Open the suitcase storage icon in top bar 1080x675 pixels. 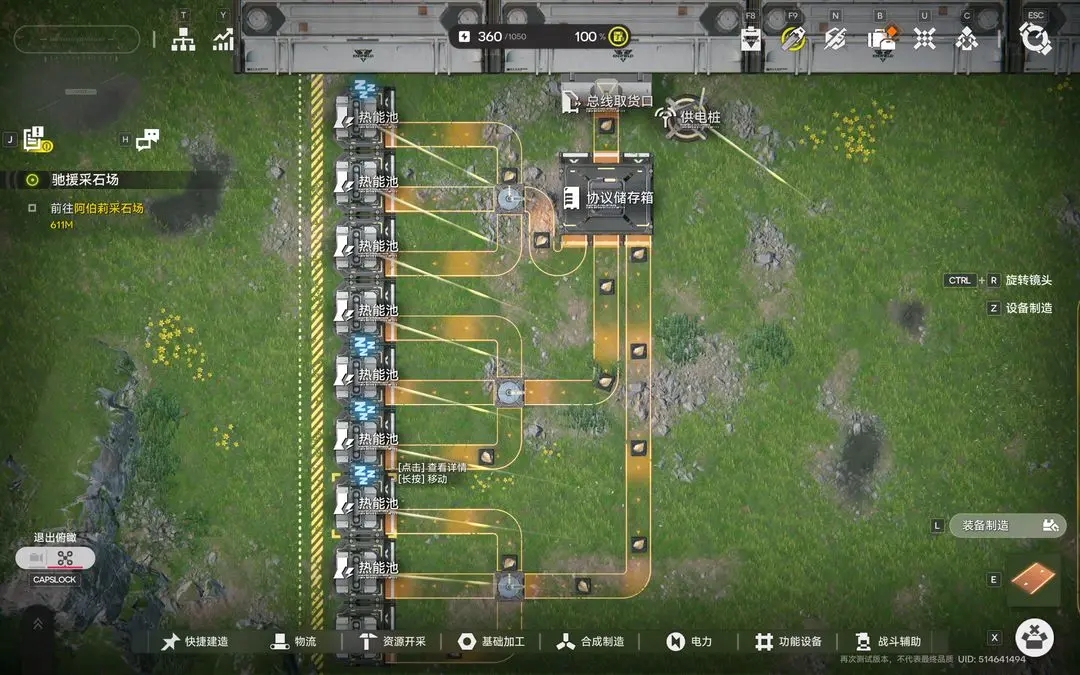tap(881, 38)
